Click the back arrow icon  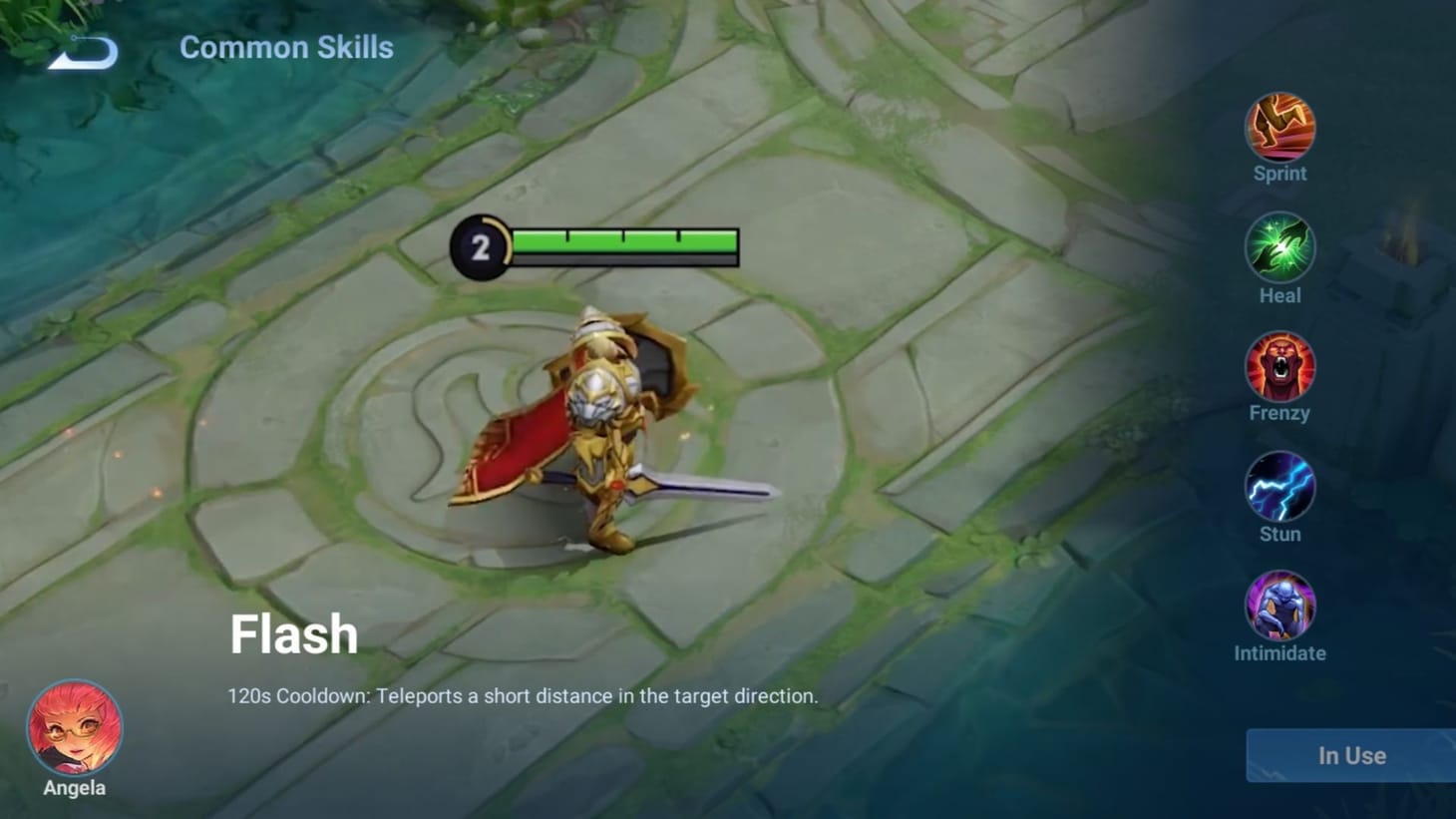tap(80, 52)
